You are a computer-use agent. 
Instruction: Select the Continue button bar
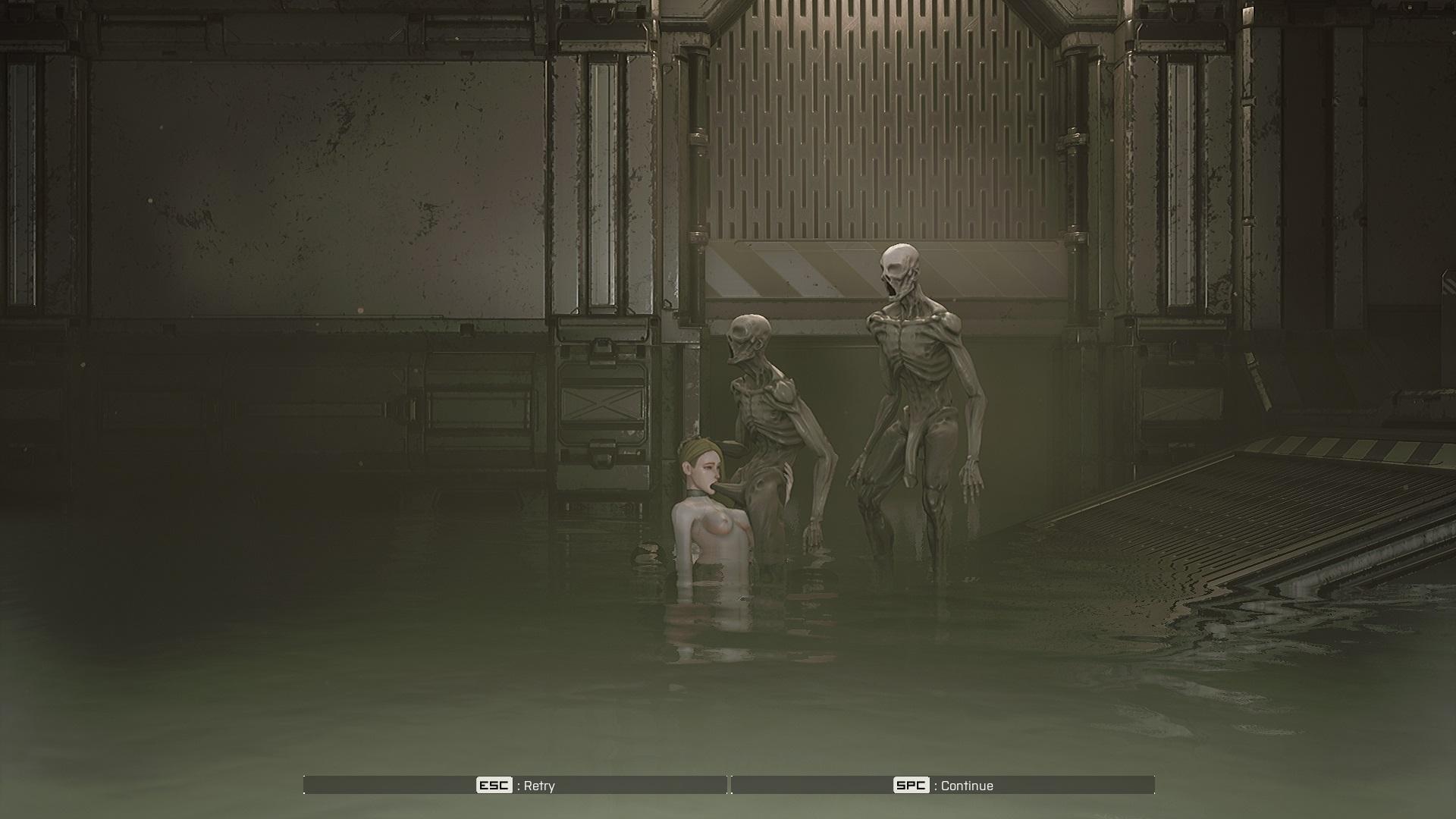coord(943,785)
